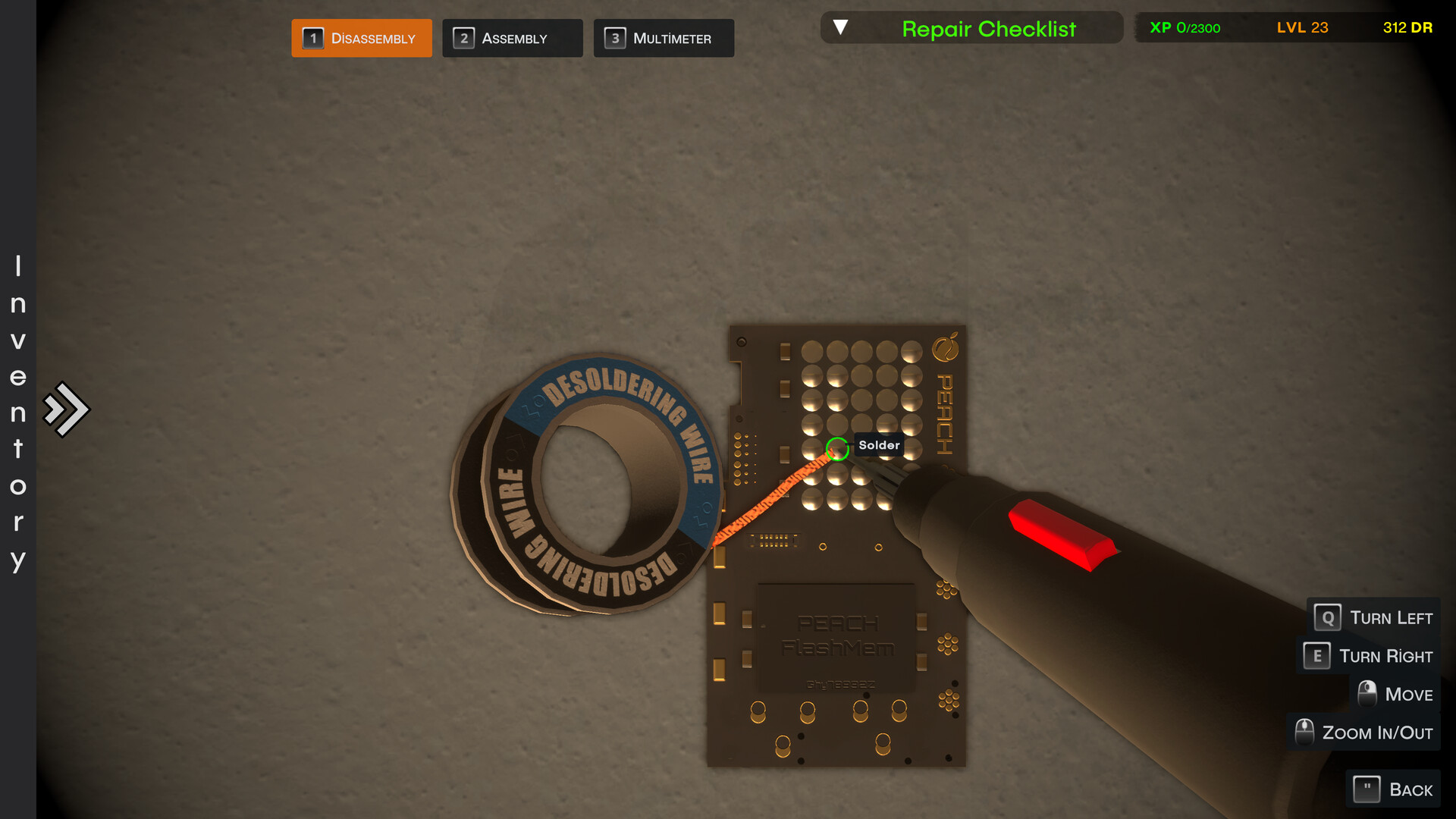Screen dimensions: 1456x819
Task: Switch to the Assembly tab
Action: [513, 38]
